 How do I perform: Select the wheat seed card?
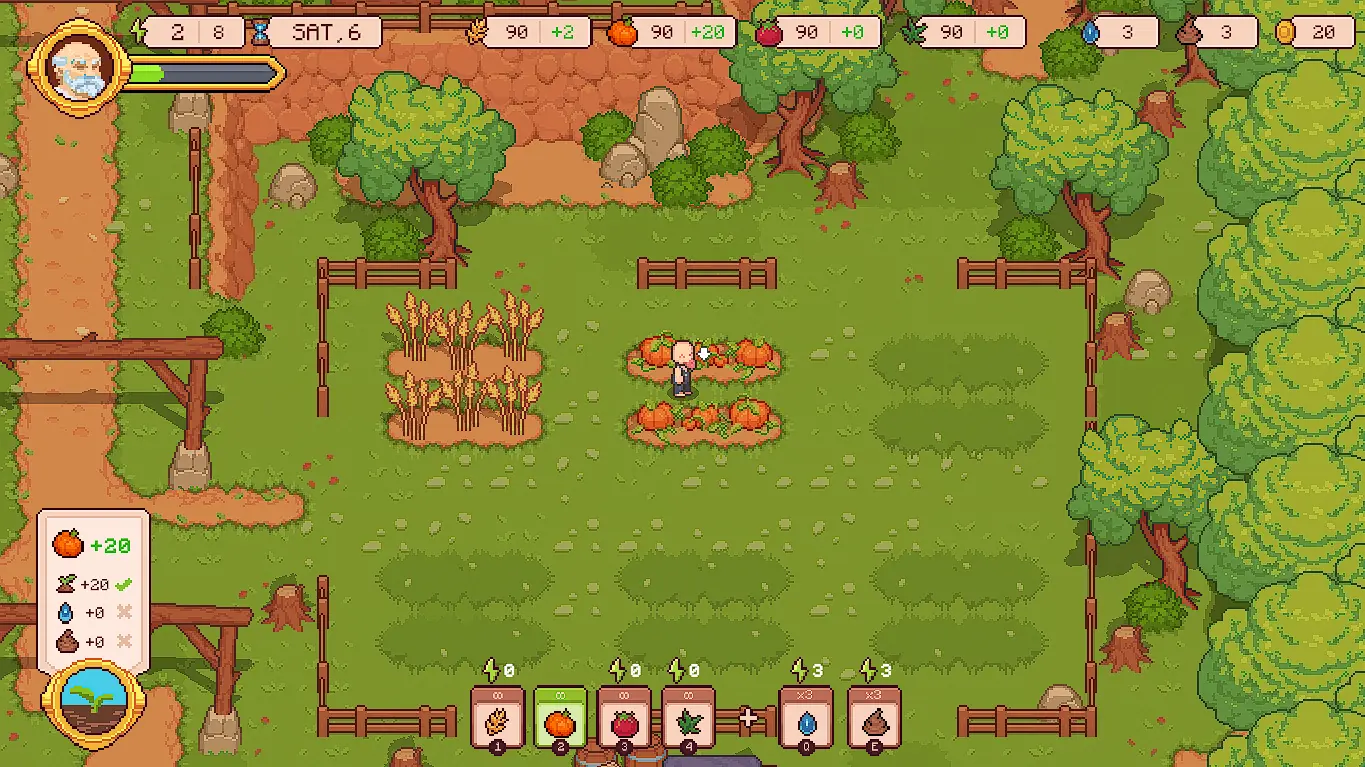coord(497,717)
